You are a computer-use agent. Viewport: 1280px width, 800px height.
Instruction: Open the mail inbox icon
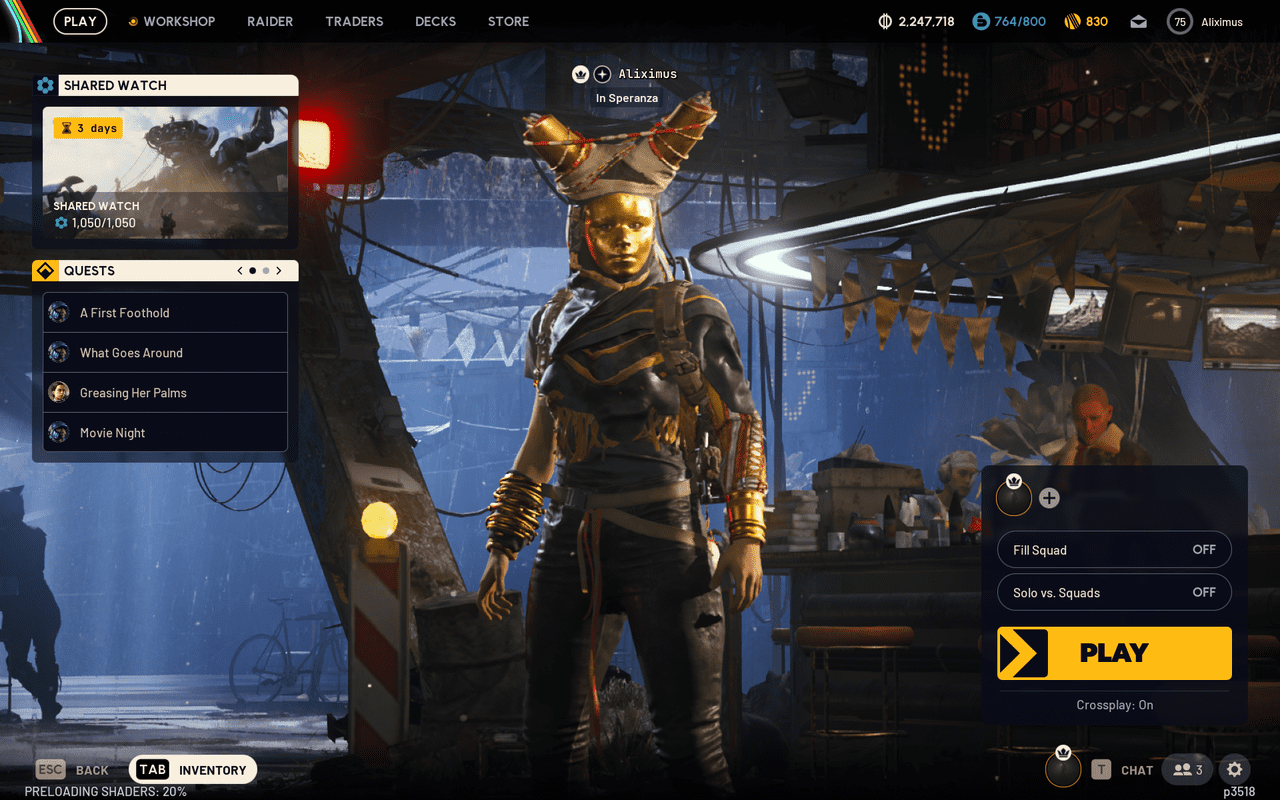1138,21
